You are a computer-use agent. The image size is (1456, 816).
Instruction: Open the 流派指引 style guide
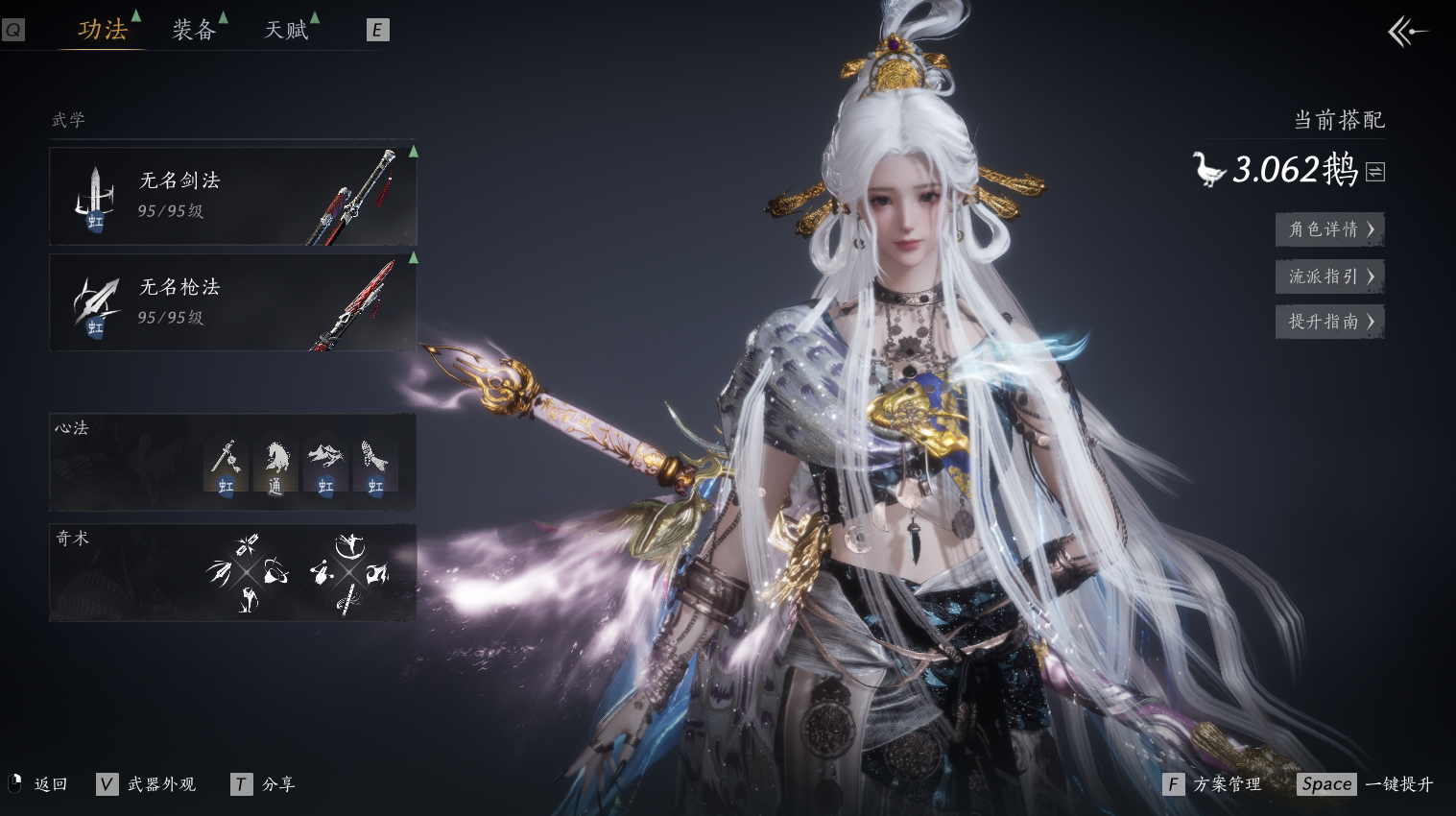point(1329,276)
